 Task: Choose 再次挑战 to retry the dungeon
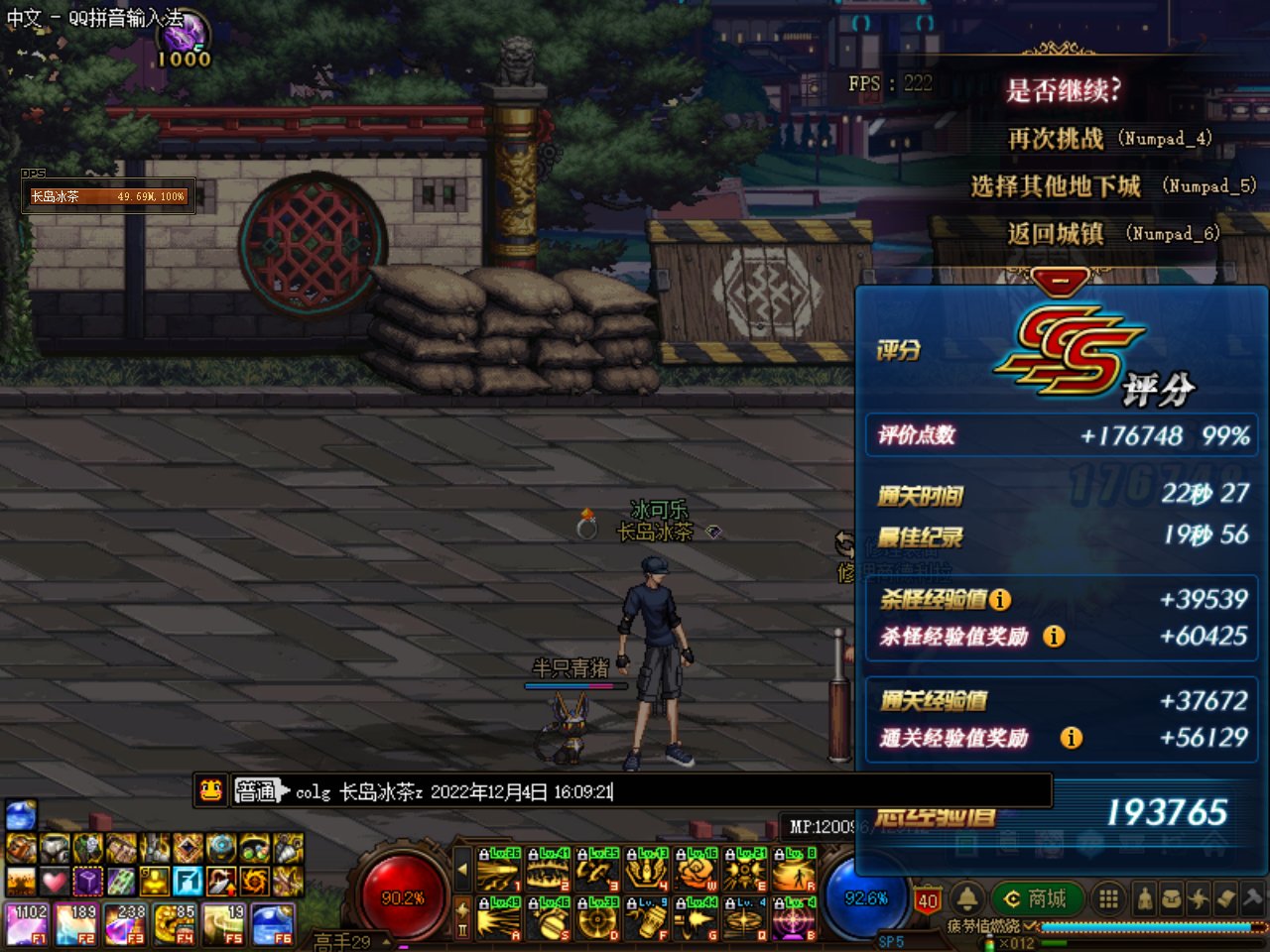[x=1056, y=139]
